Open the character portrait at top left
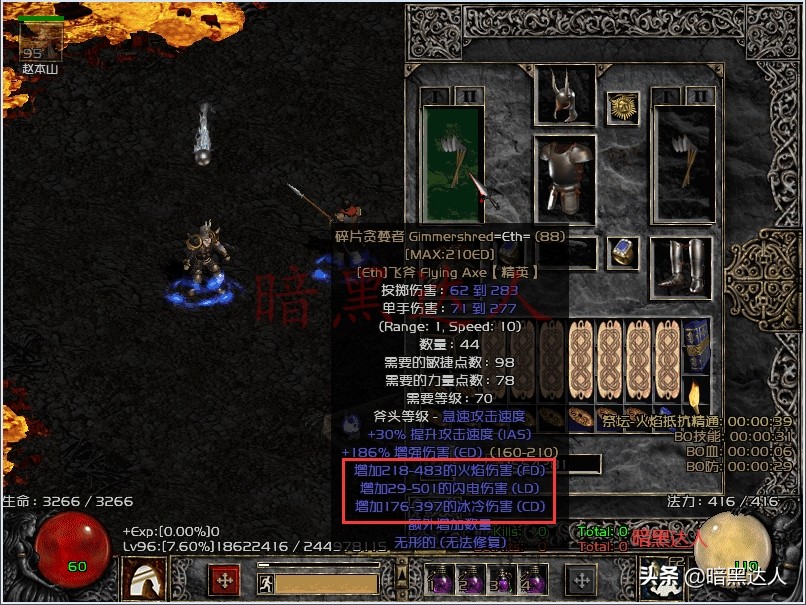 (x=41, y=40)
